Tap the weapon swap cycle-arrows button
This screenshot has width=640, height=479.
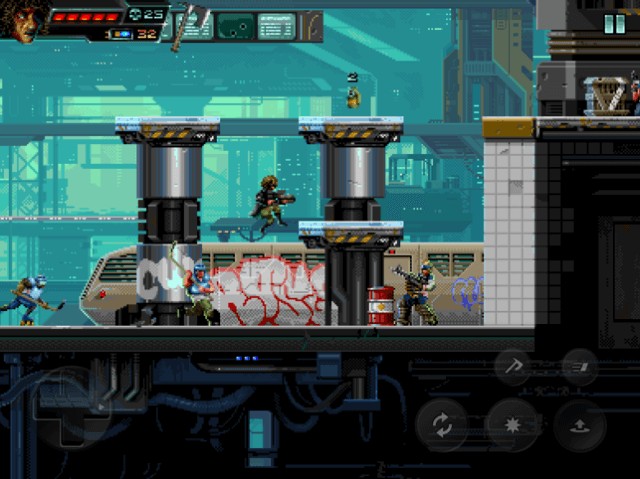(442, 425)
